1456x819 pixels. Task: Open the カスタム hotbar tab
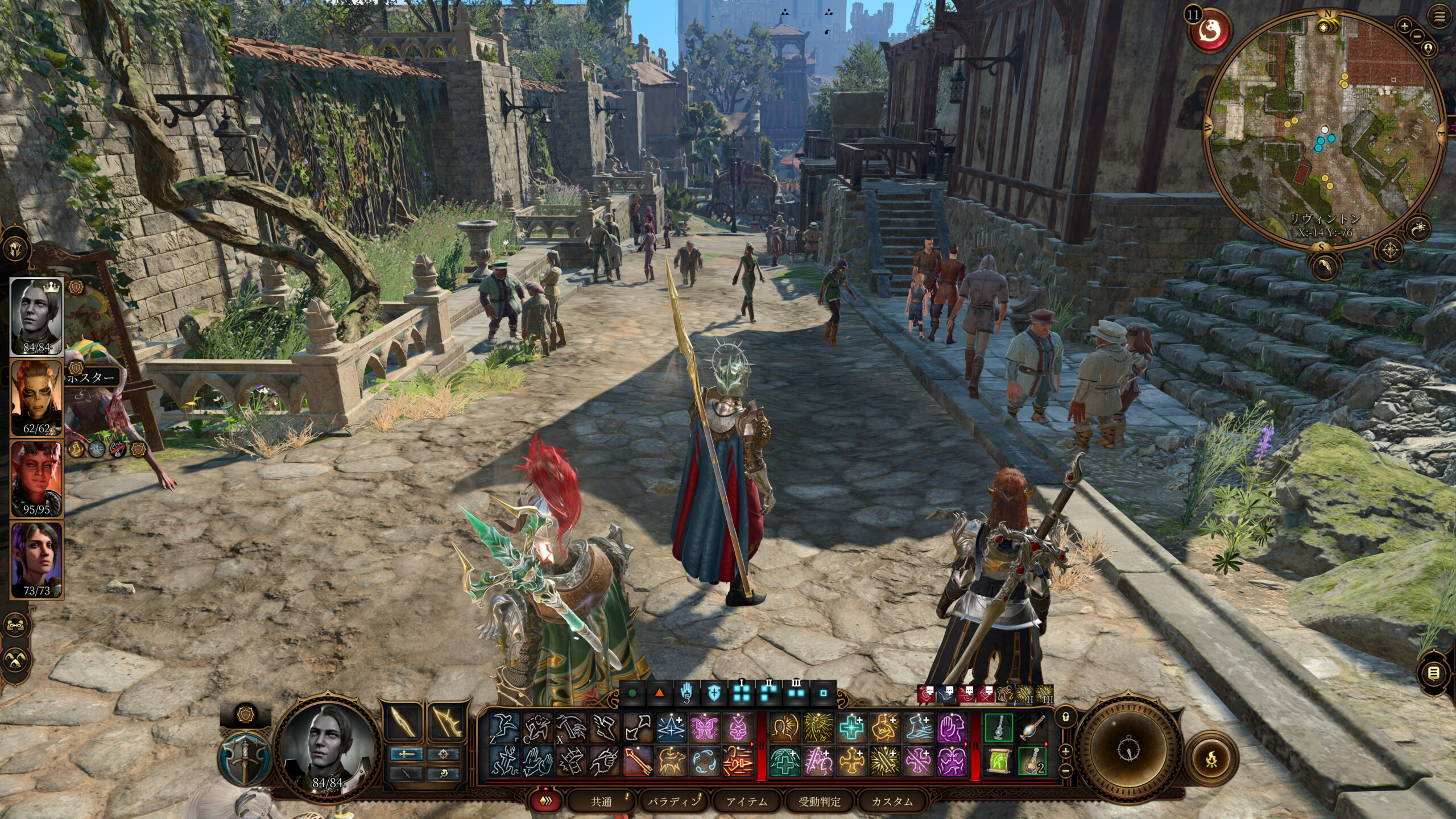point(892,801)
